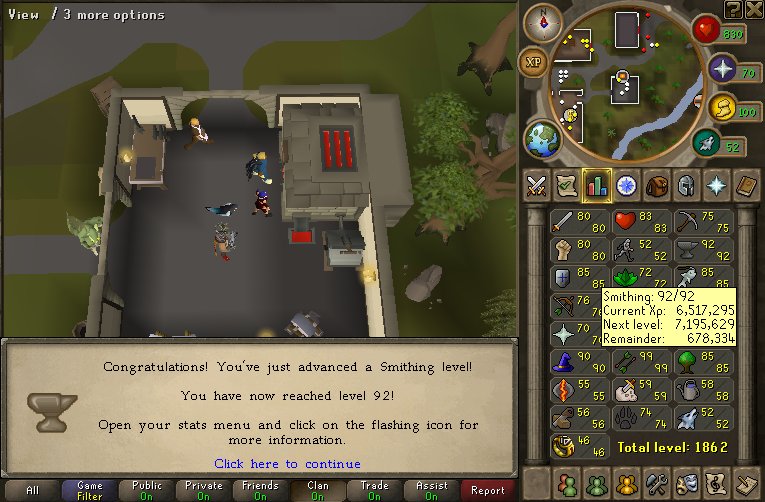Select the Attack sword skill
Screen dimensions: 765x502
(576, 220)
